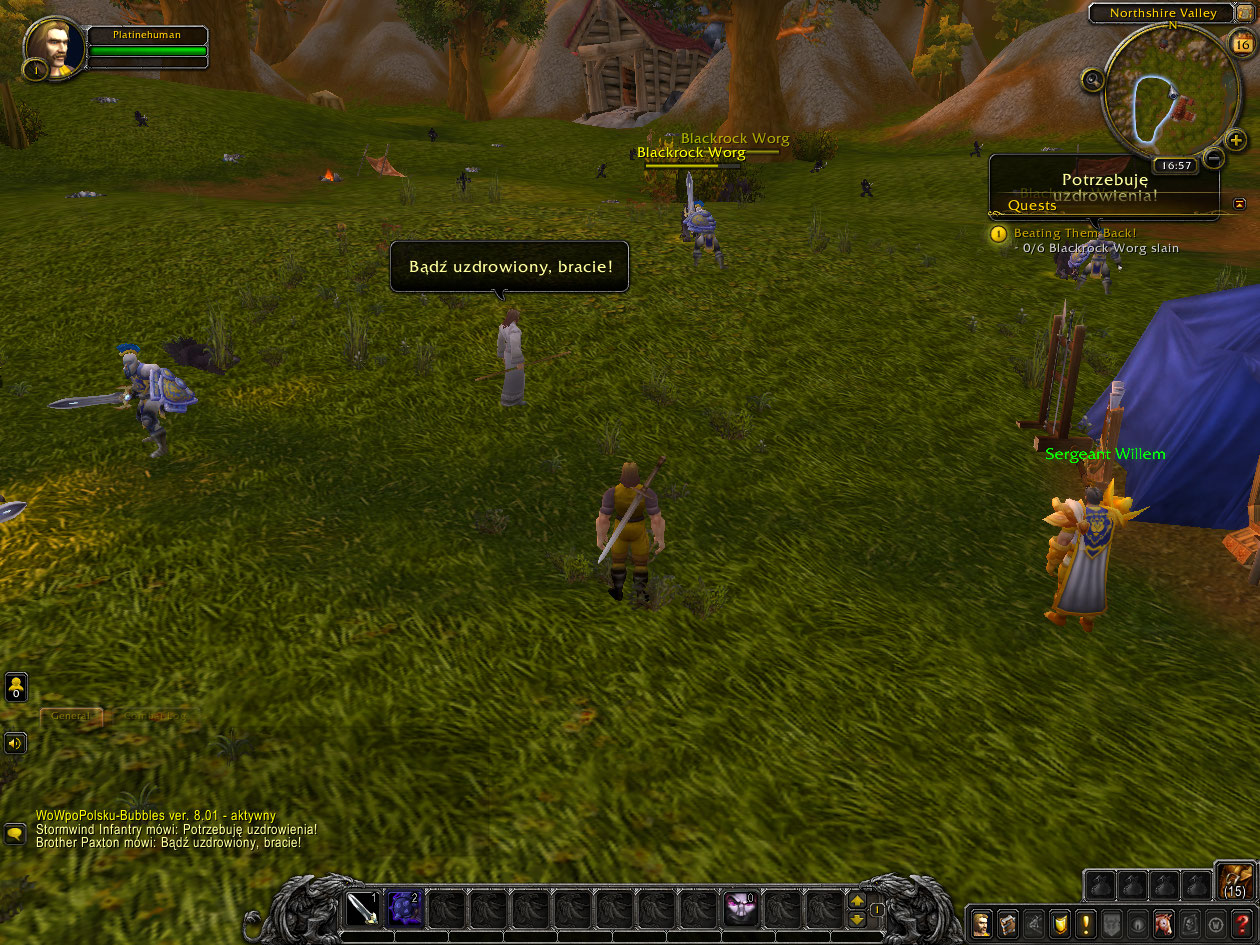Open the character info micro button
This screenshot has width=1260, height=945.
(x=983, y=924)
